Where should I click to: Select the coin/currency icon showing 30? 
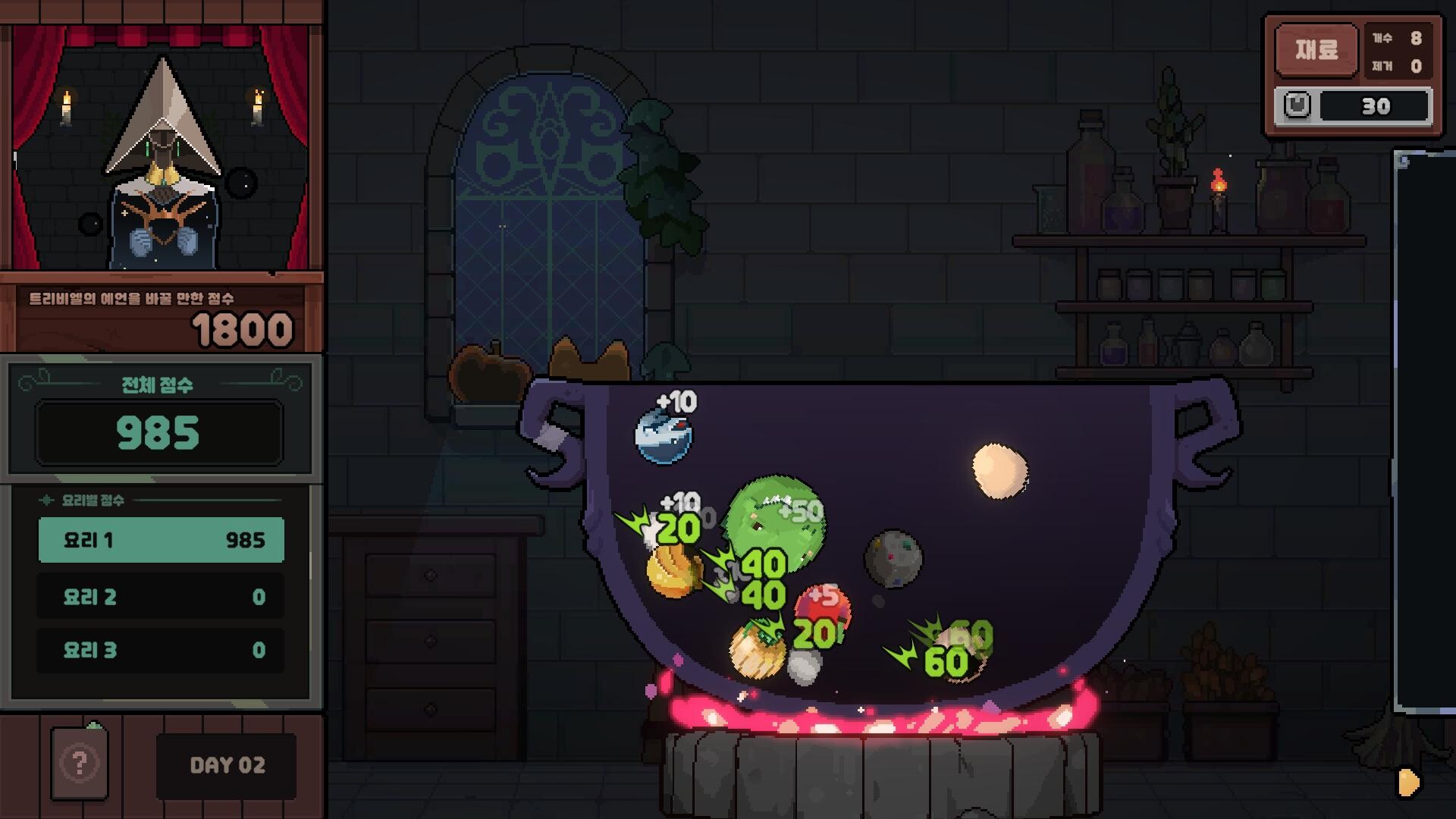pos(1297,106)
